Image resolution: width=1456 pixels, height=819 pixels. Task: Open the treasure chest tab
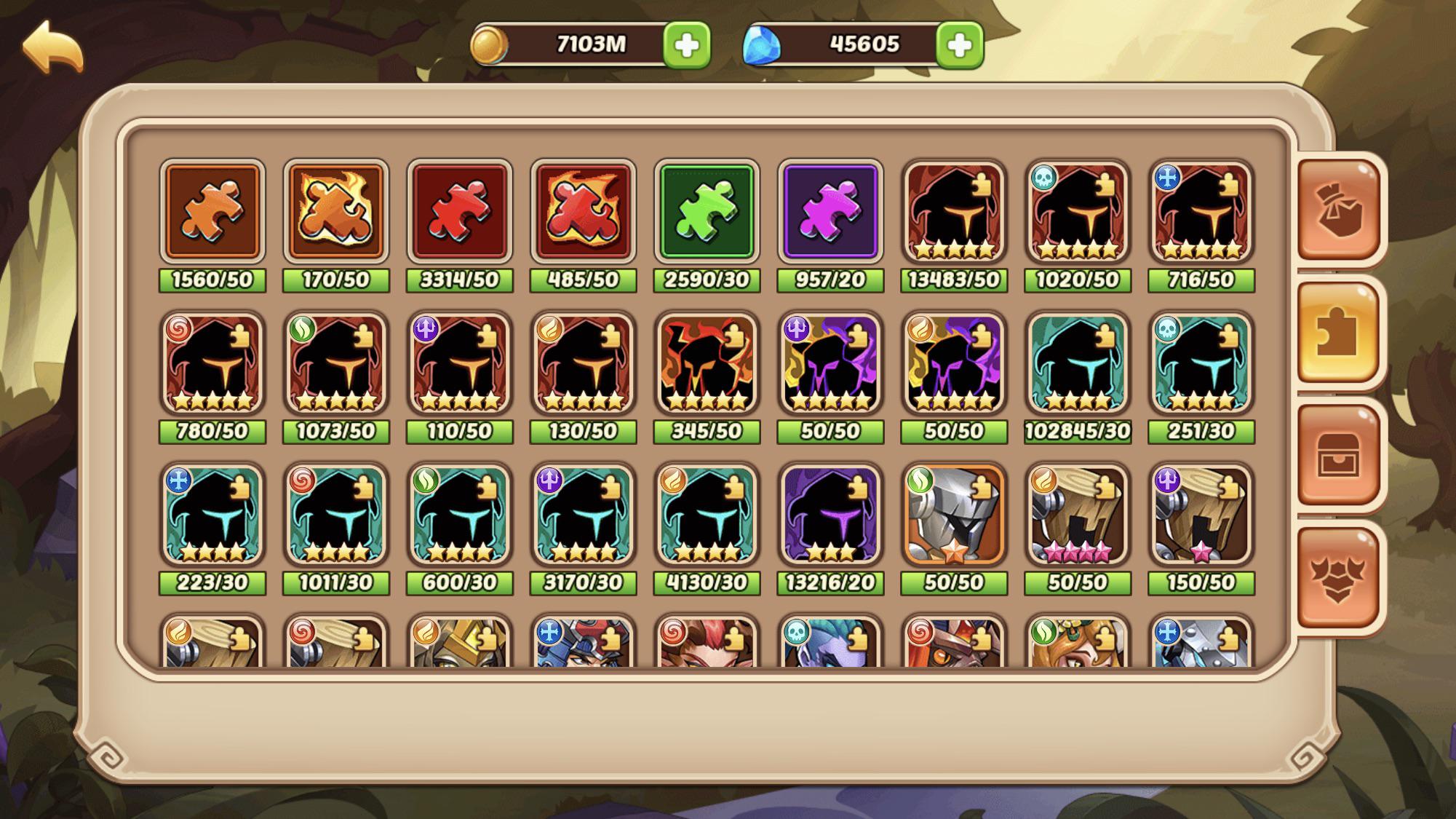coord(1338,456)
